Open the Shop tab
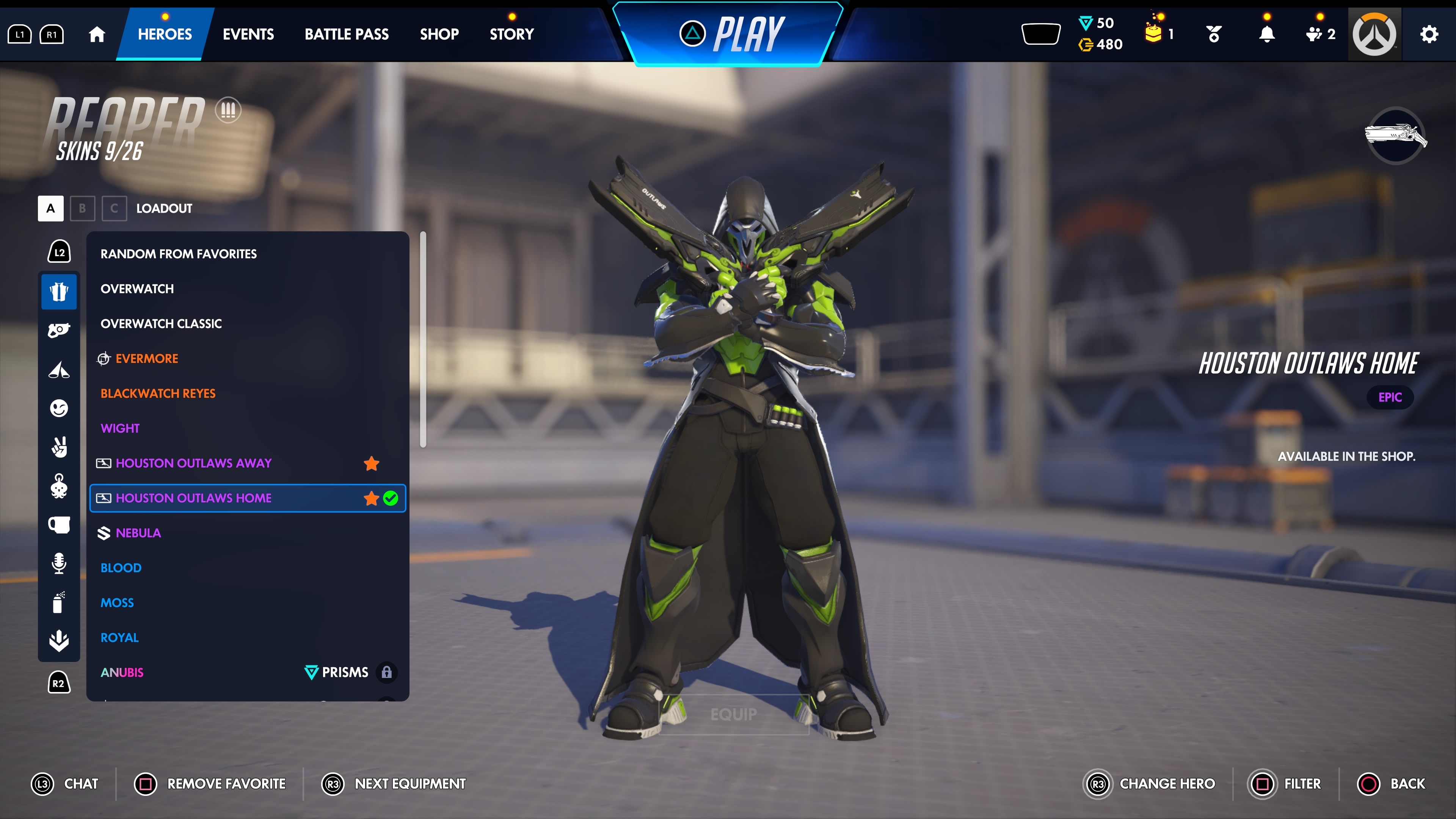The width and height of the screenshot is (1456, 819). 439,35
